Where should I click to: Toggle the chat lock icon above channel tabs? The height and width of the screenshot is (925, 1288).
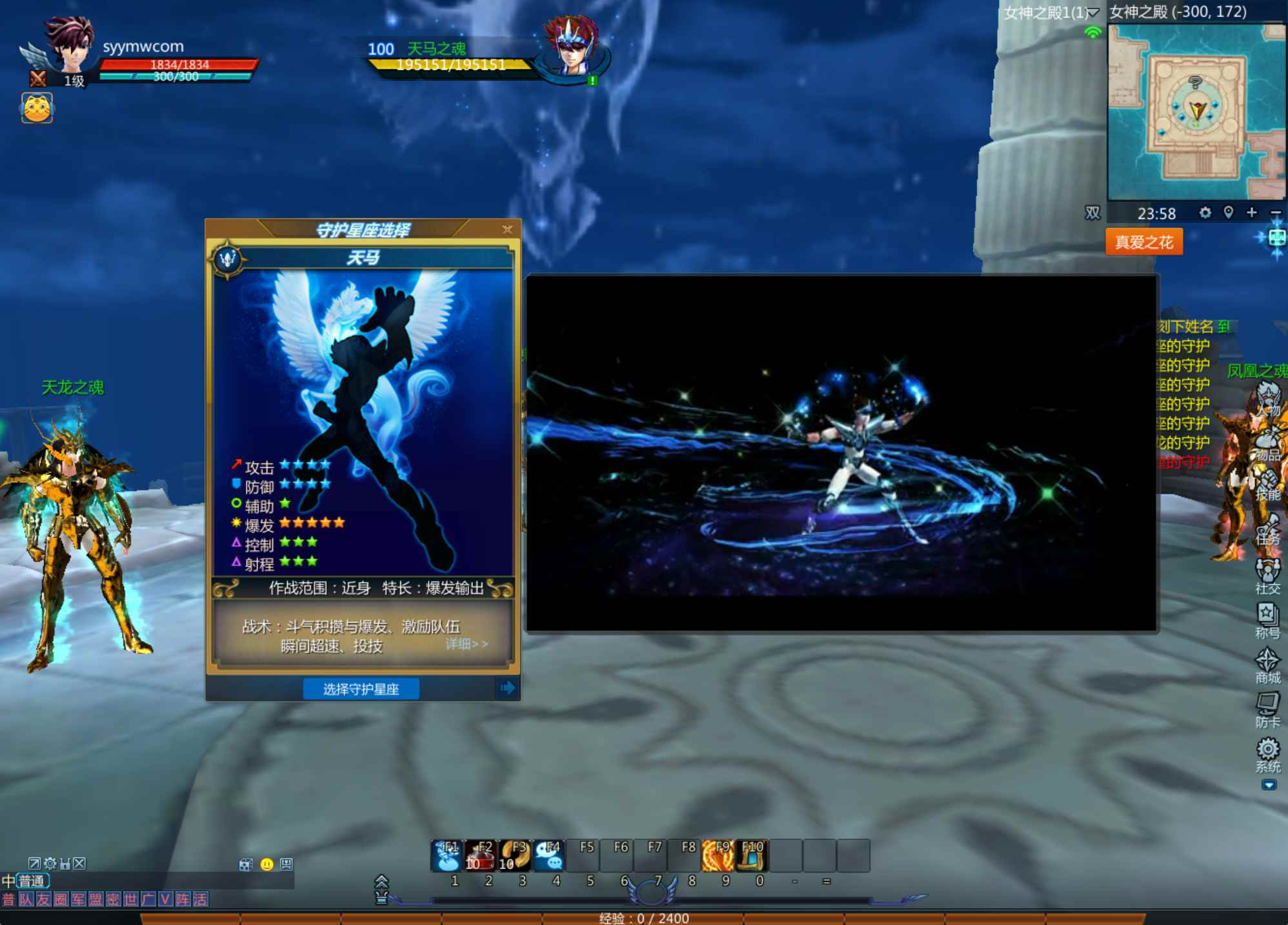65,863
